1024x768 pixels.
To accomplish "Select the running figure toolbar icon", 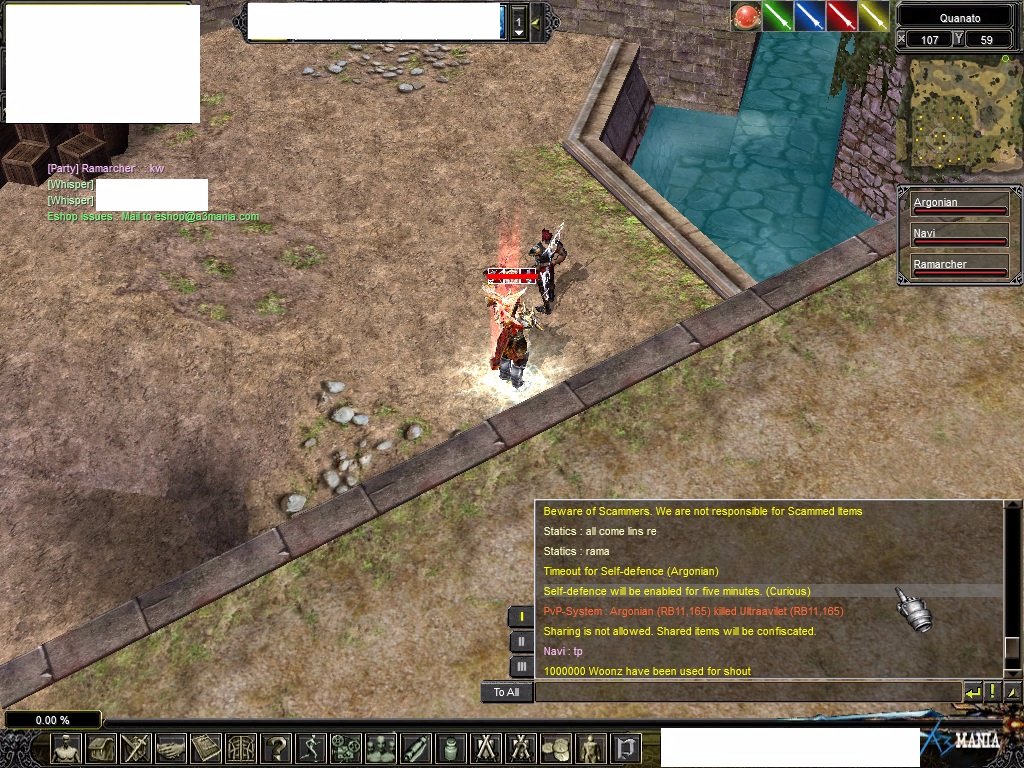I will point(310,748).
